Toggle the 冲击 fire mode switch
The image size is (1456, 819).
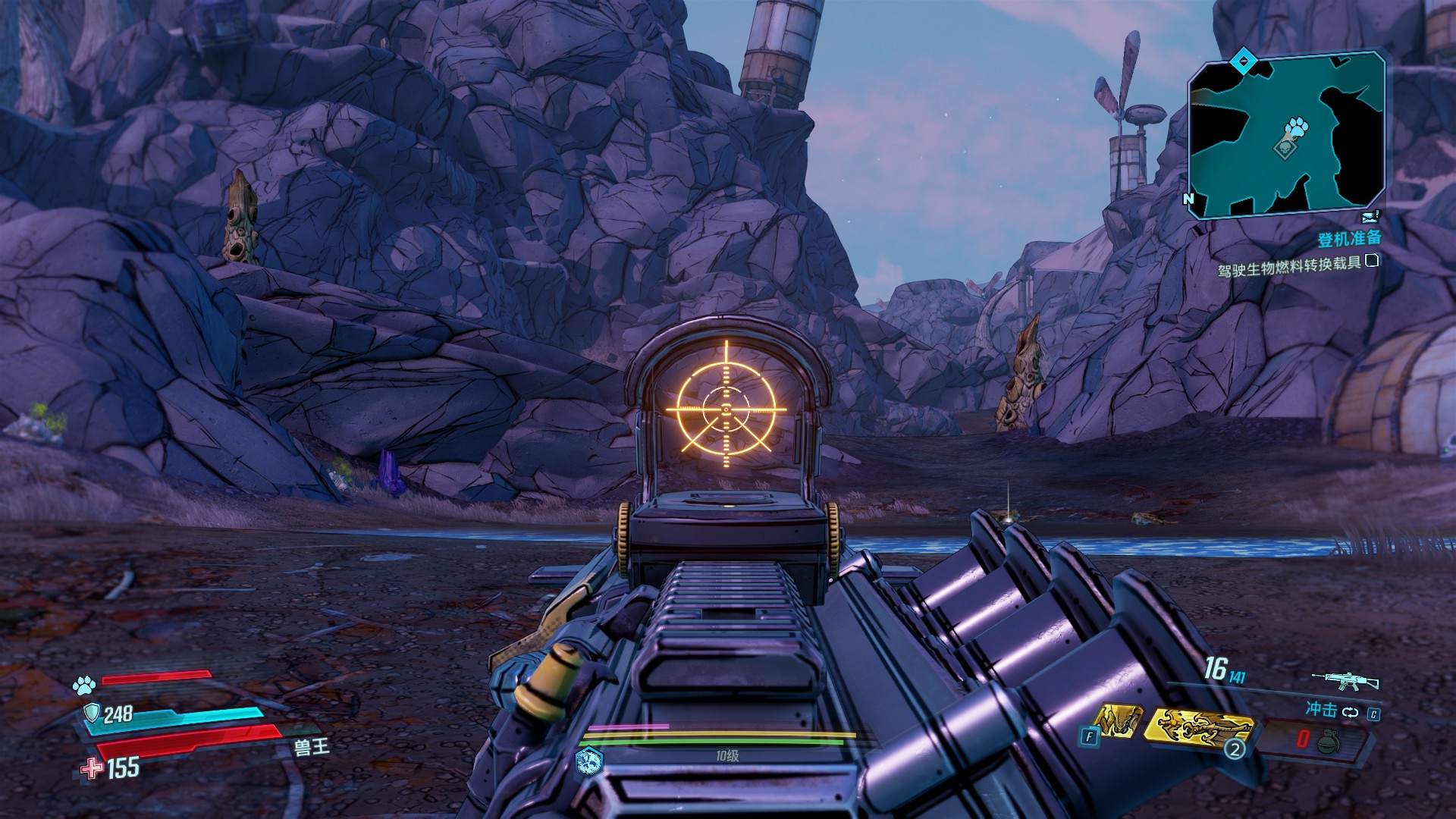(1350, 712)
